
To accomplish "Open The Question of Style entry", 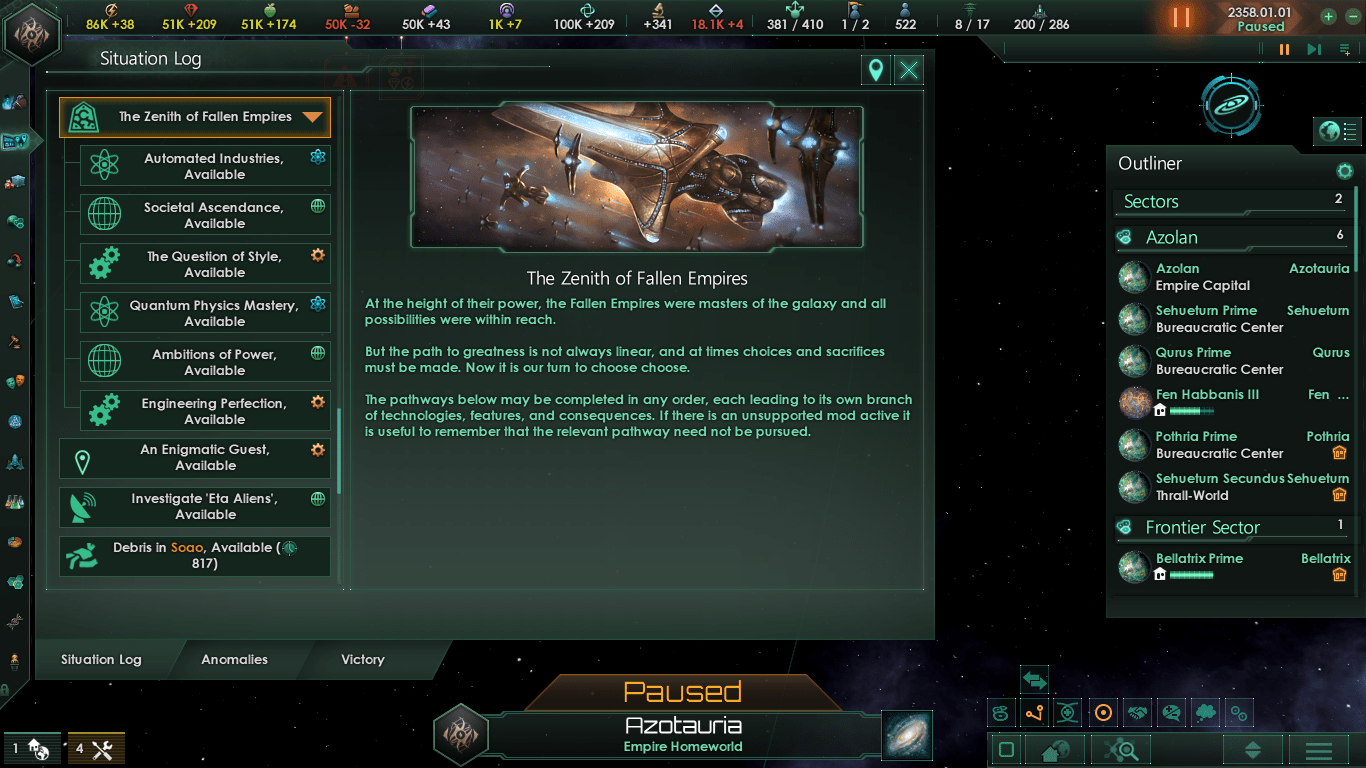I will pyautogui.click(x=205, y=264).
